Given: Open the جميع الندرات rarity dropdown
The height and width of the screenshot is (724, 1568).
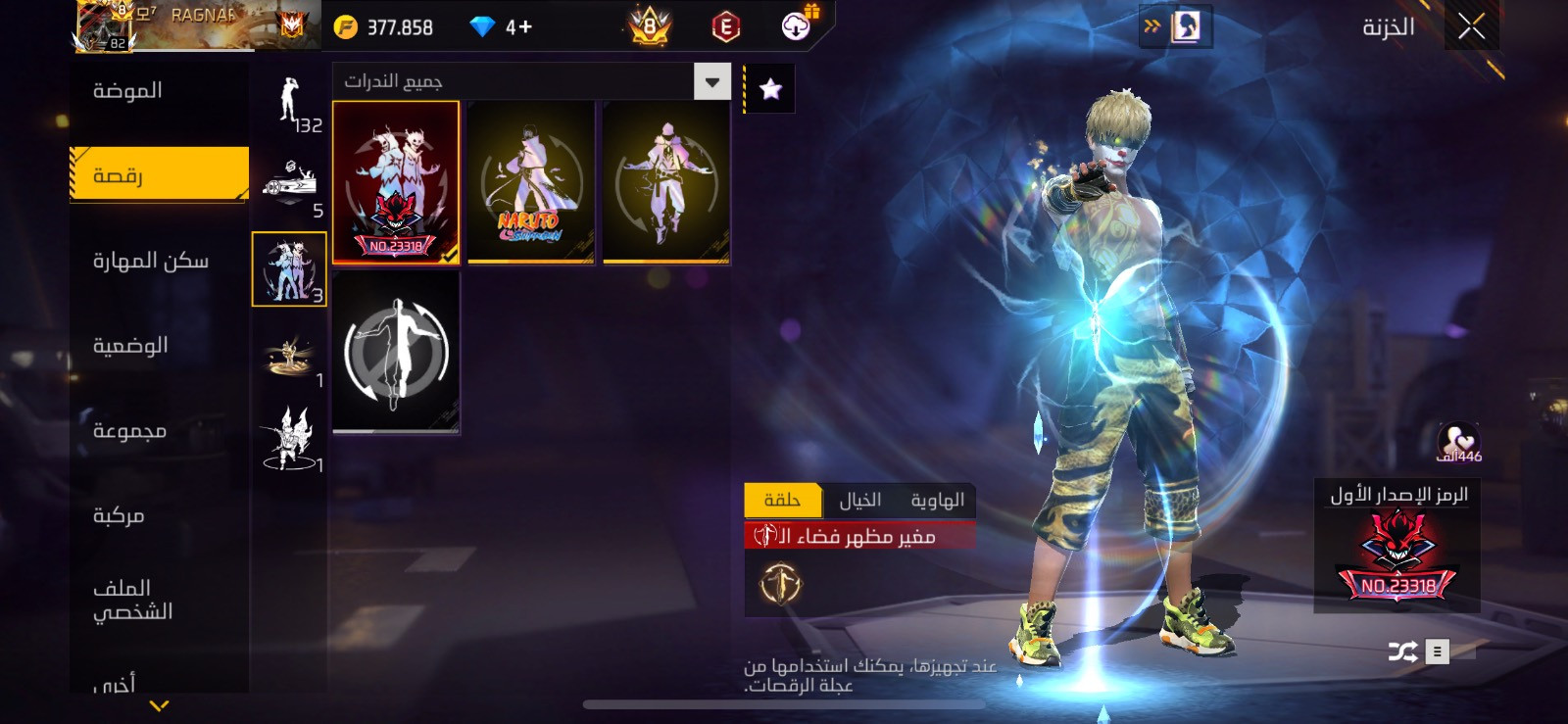Looking at the screenshot, I should [x=710, y=82].
